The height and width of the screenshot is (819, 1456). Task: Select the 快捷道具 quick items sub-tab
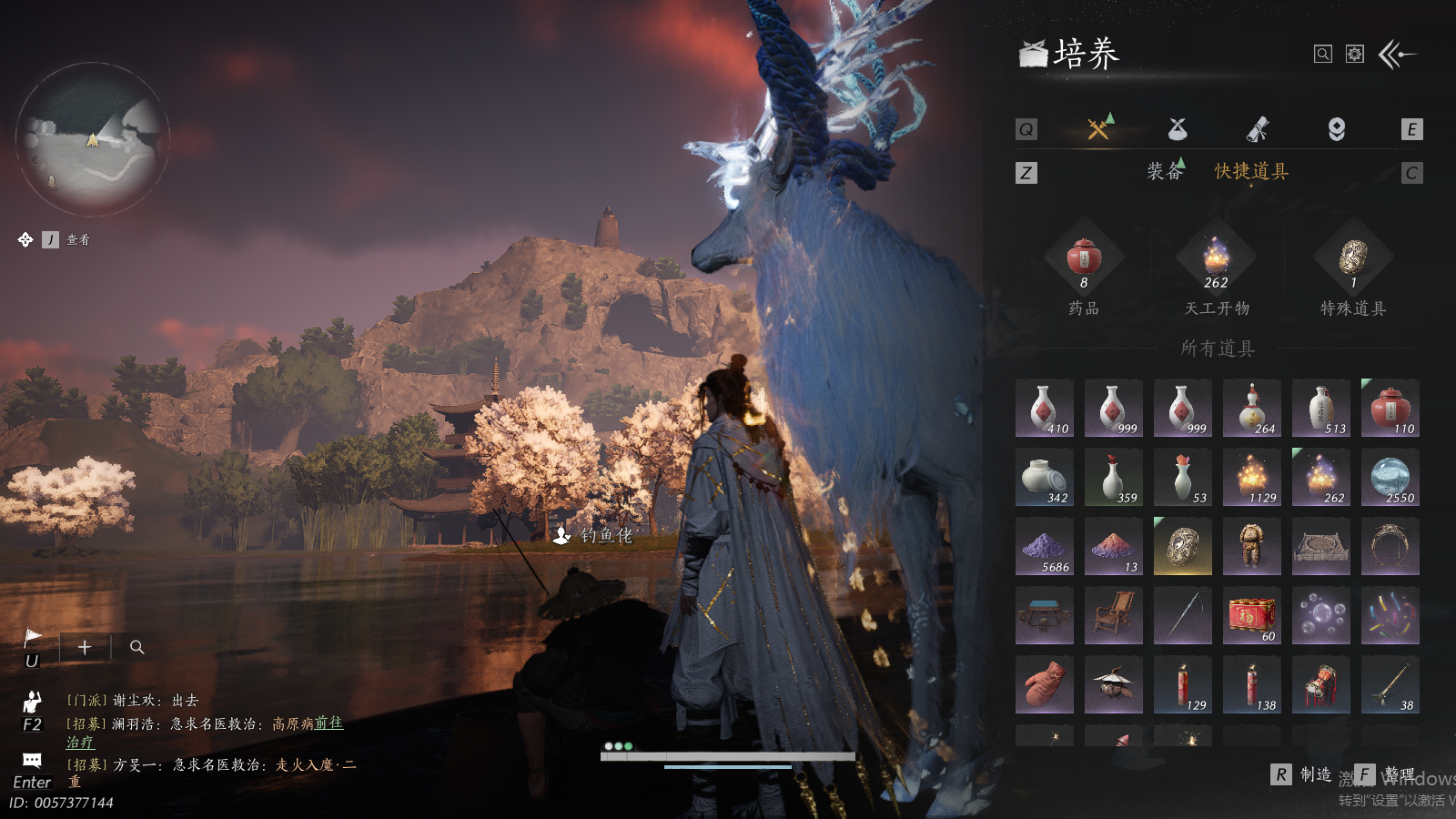pos(1251,171)
